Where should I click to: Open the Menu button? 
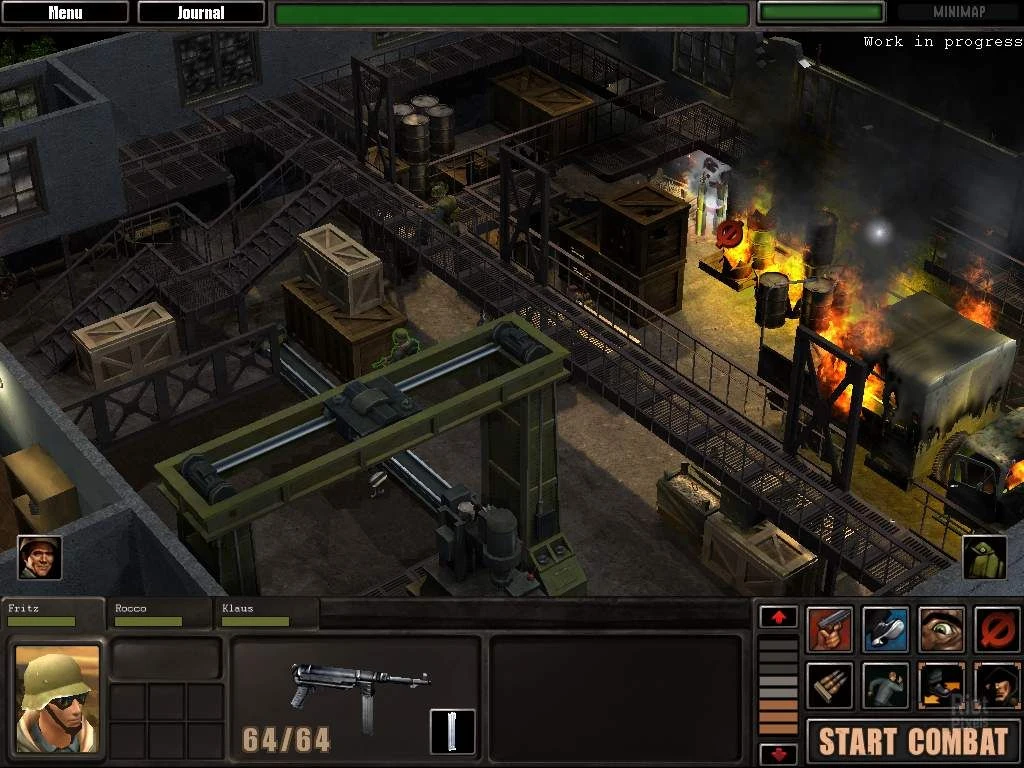(65, 13)
